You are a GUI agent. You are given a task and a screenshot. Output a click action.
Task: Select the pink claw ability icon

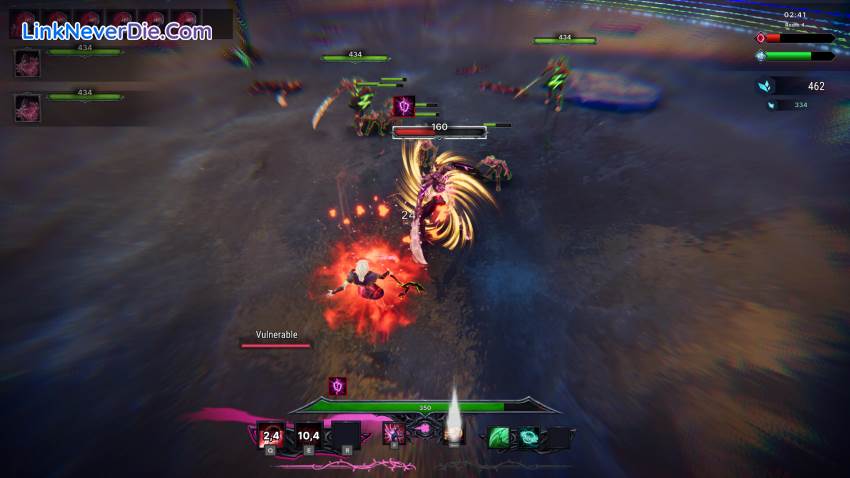coord(394,434)
